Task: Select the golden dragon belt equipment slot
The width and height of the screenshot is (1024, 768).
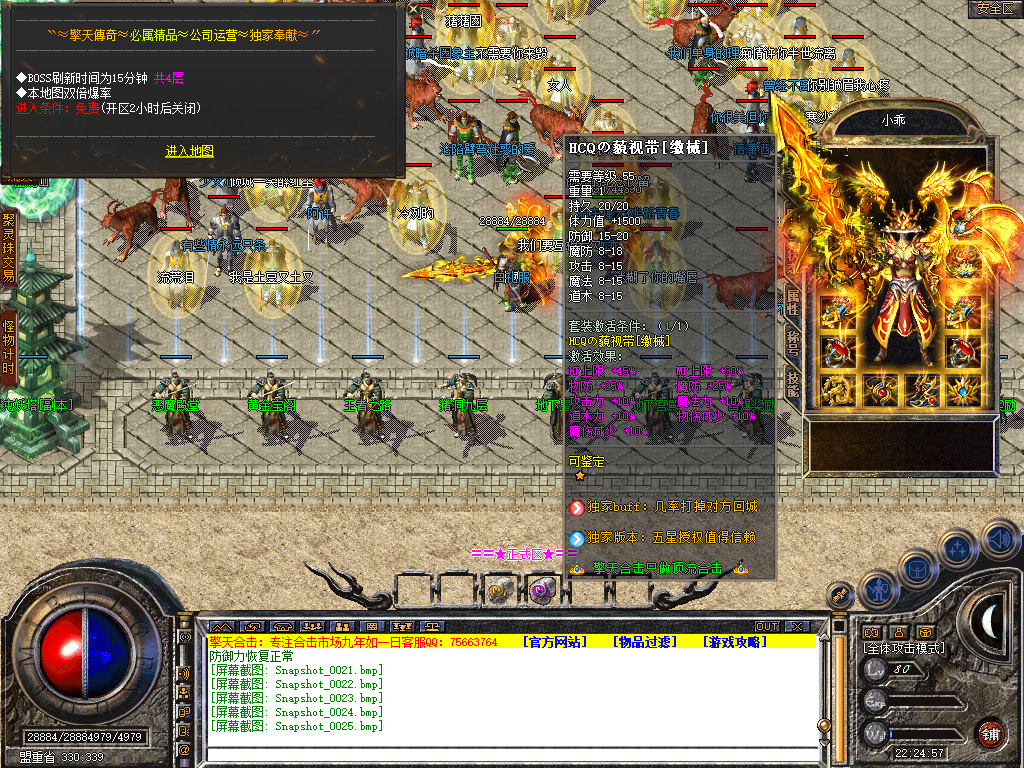Action: coord(837,390)
